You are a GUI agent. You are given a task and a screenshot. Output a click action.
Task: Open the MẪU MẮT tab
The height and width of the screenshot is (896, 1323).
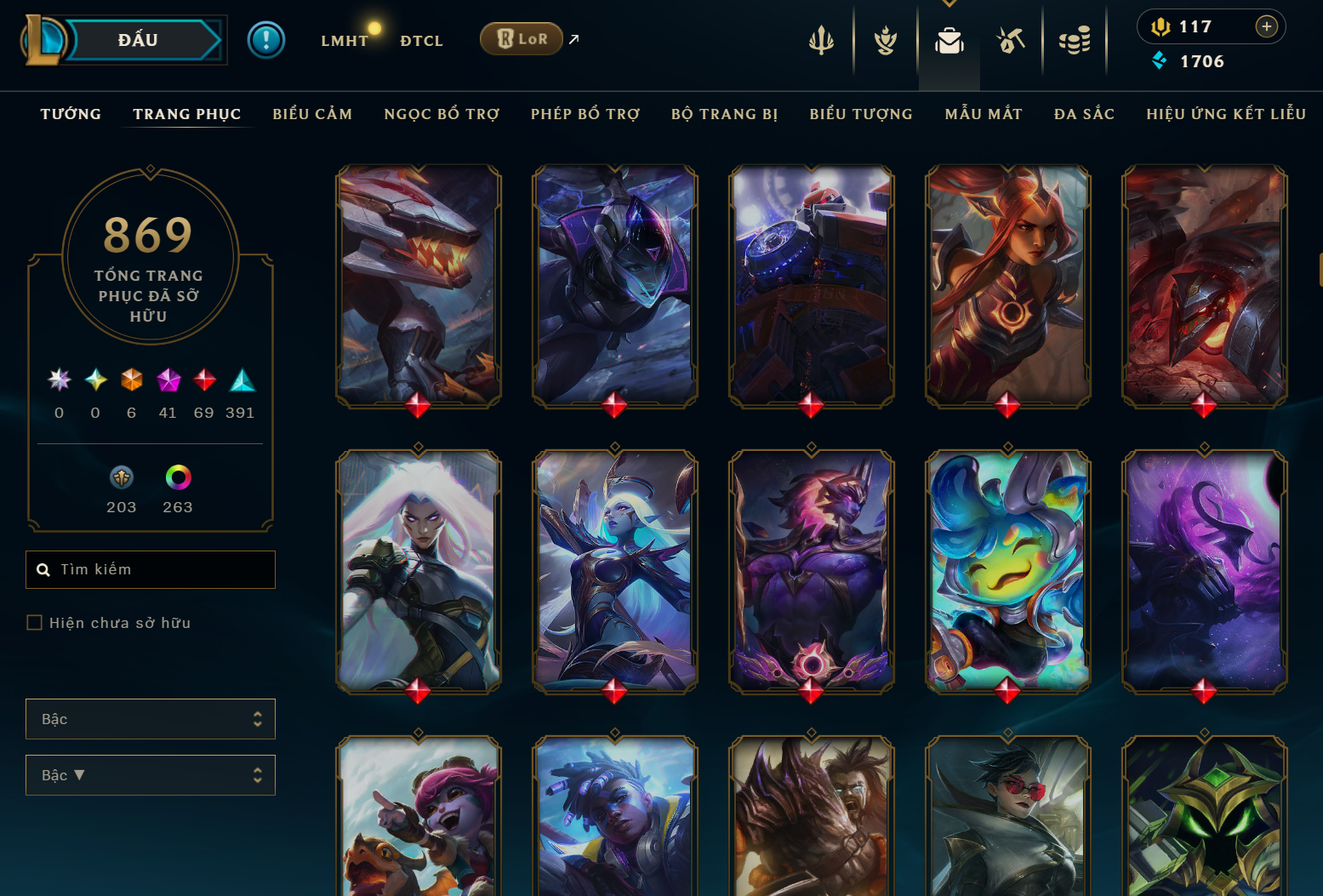[x=984, y=114]
